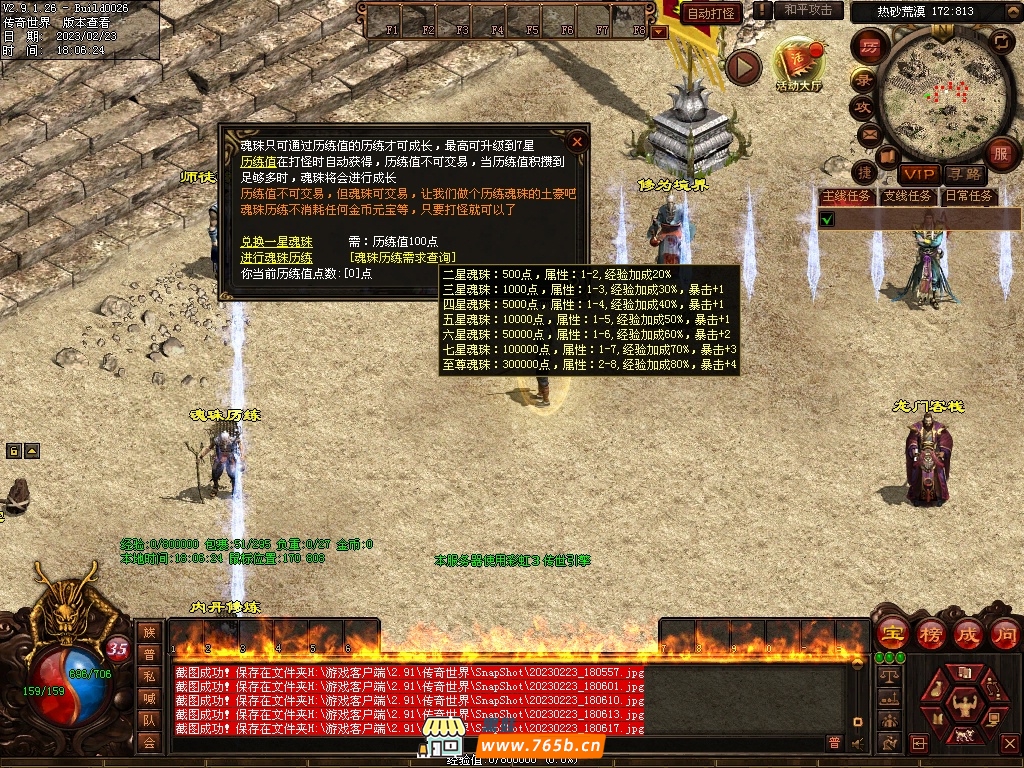Switch to the 支线任务 tab
The width and height of the screenshot is (1024, 768).
click(x=908, y=196)
